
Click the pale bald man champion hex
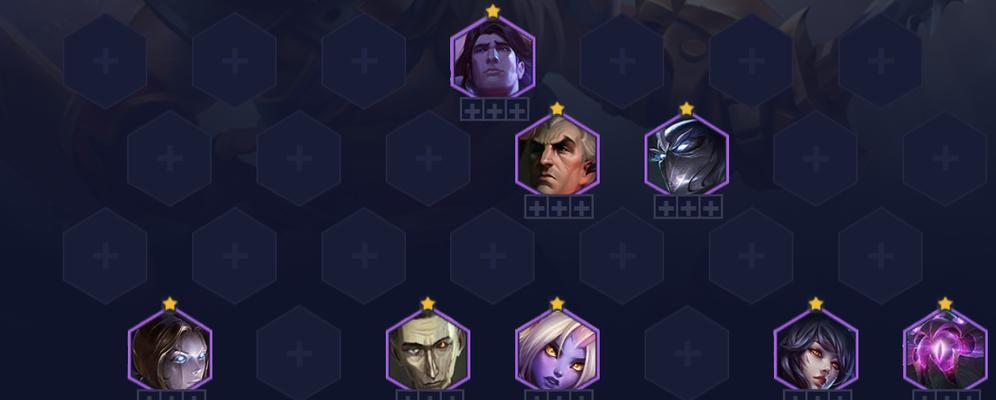click(x=428, y=351)
